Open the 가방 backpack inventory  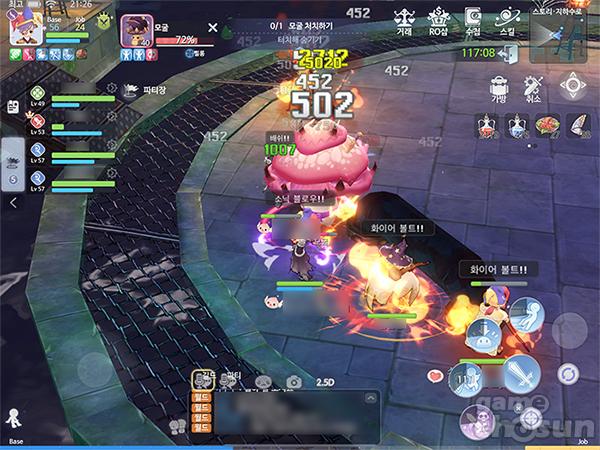click(x=499, y=87)
